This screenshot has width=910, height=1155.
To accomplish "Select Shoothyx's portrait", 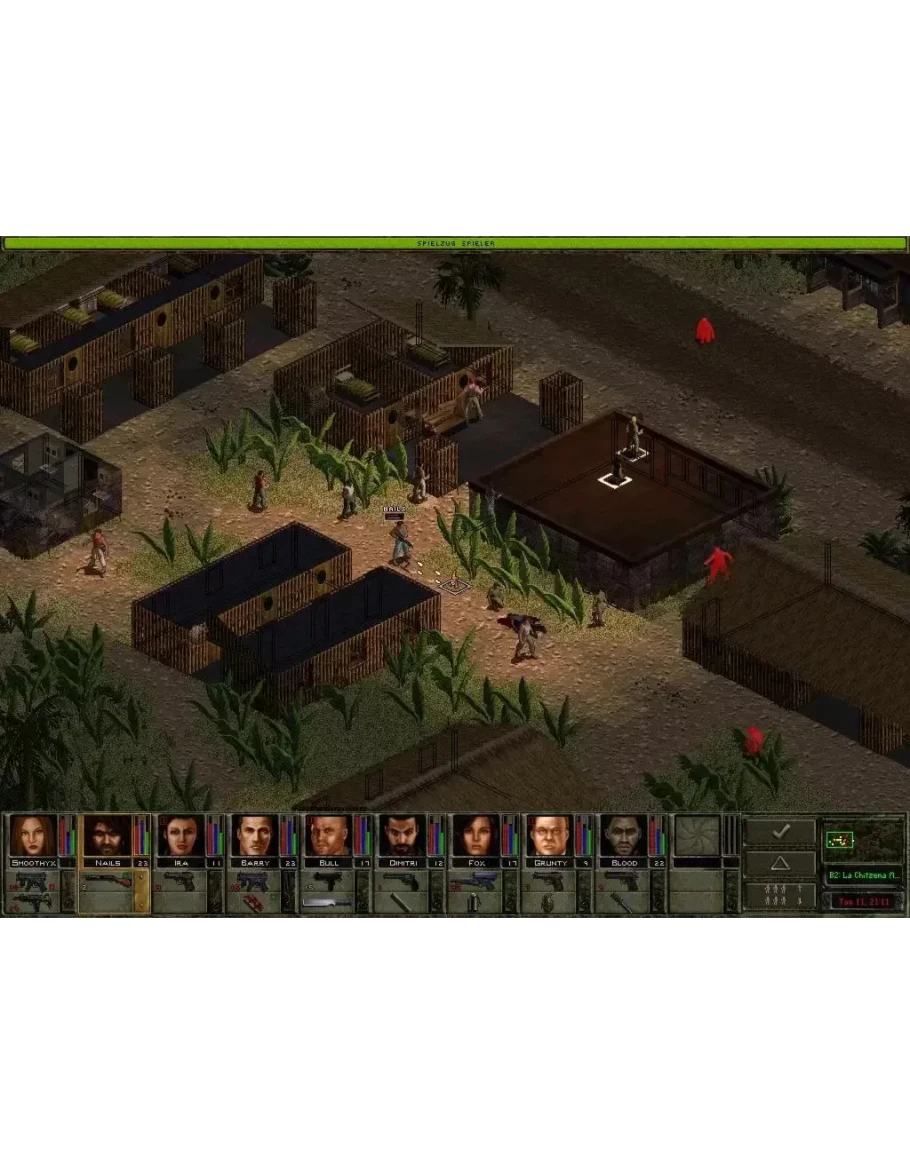I will [x=33, y=836].
